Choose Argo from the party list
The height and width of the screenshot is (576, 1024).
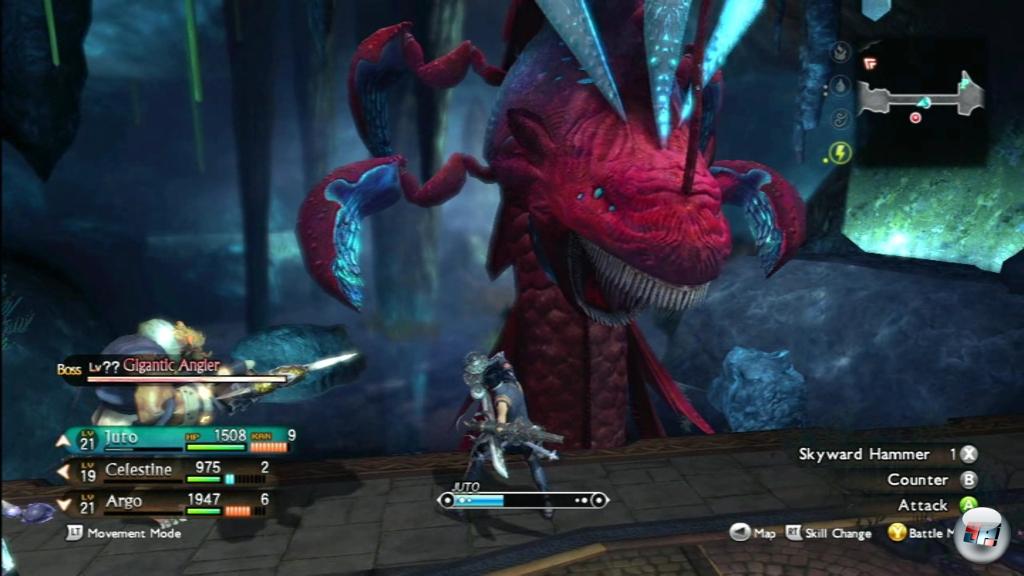click(x=124, y=500)
